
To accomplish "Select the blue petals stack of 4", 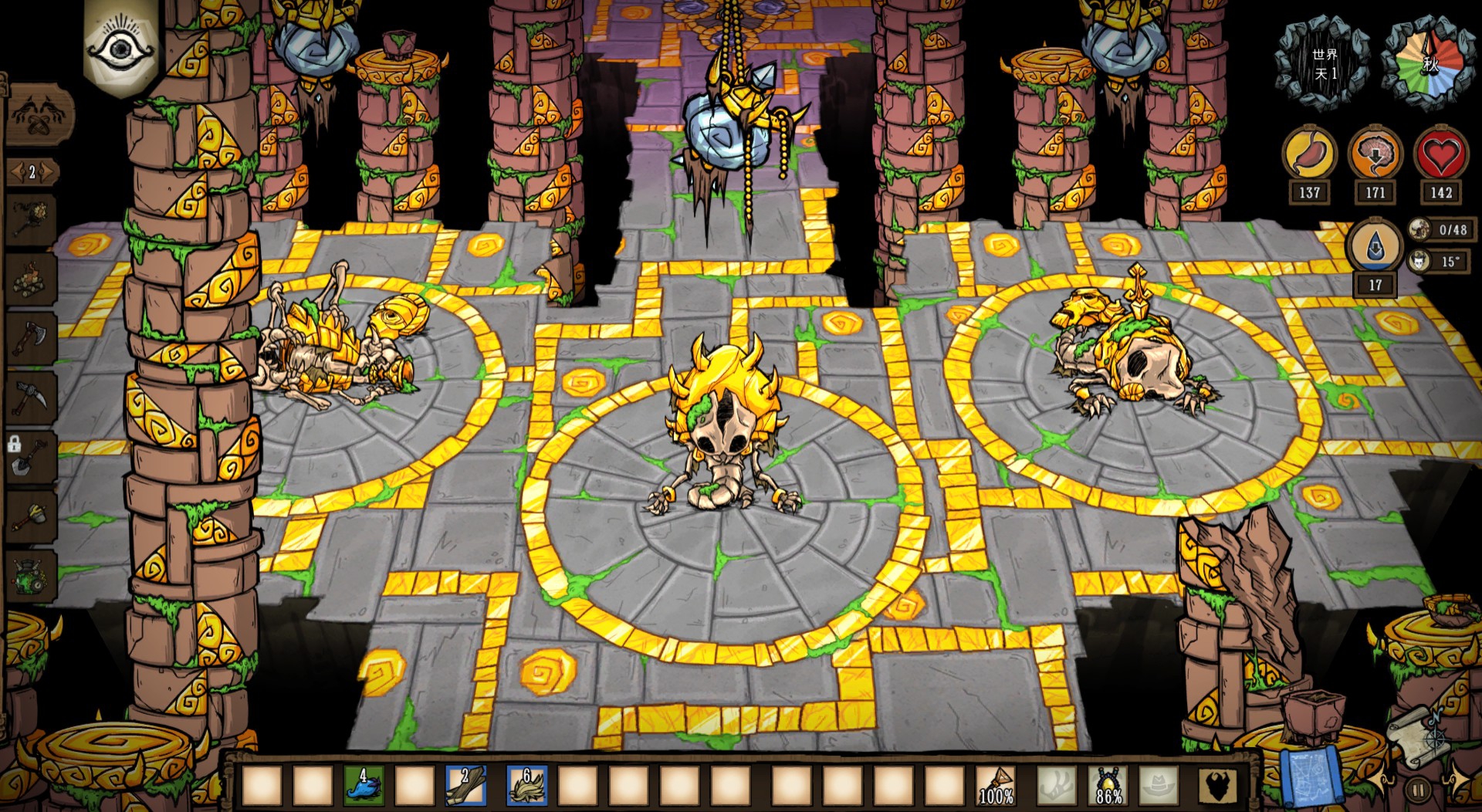I will pos(364,786).
